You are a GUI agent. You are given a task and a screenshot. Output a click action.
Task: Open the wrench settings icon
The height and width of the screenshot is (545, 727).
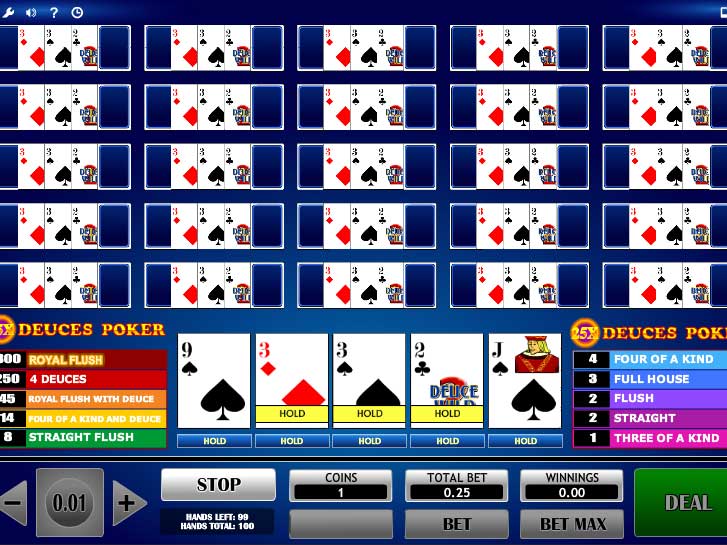(9, 12)
